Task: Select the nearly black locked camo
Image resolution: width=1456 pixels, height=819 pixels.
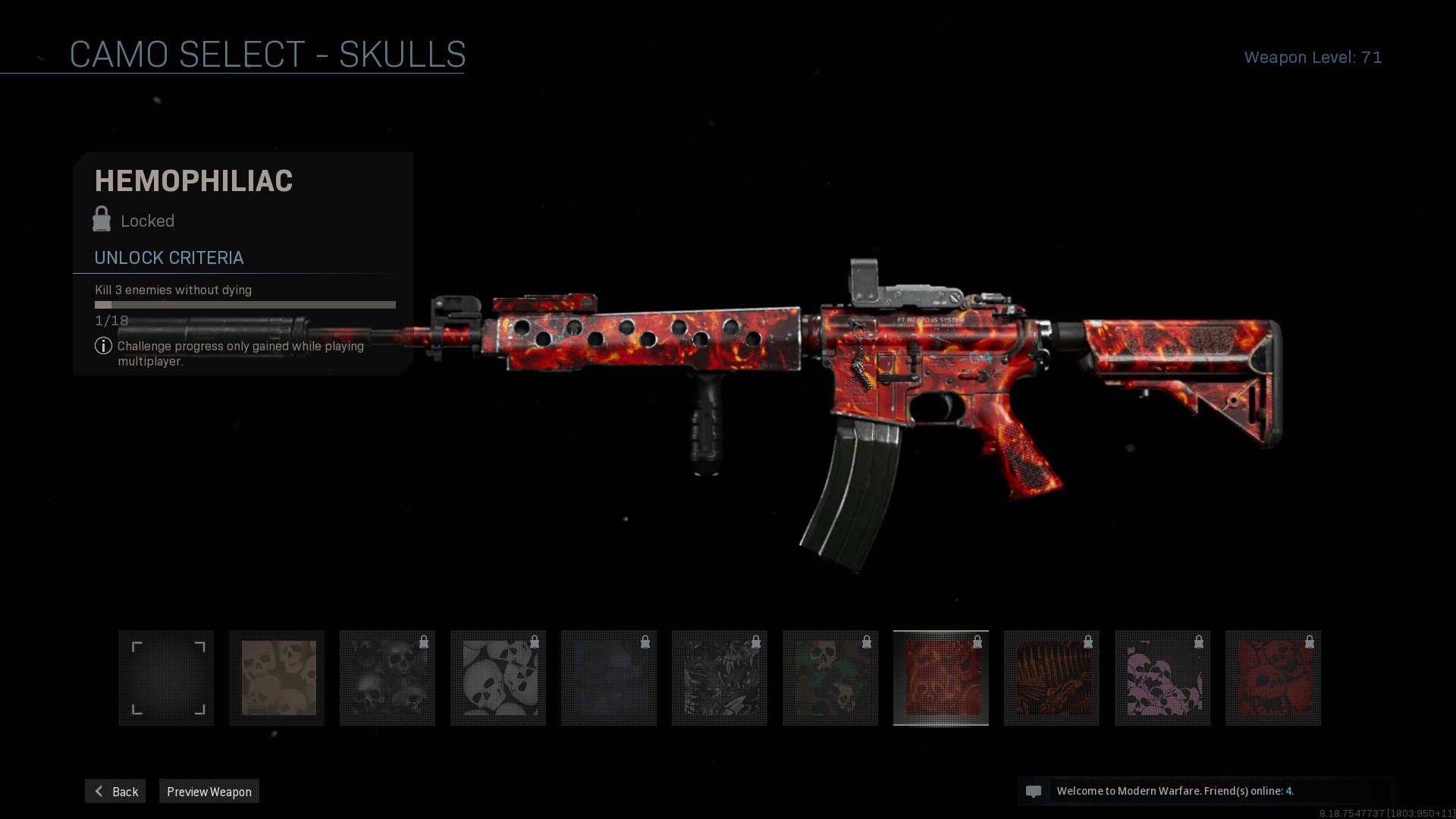Action: tap(609, 678)
